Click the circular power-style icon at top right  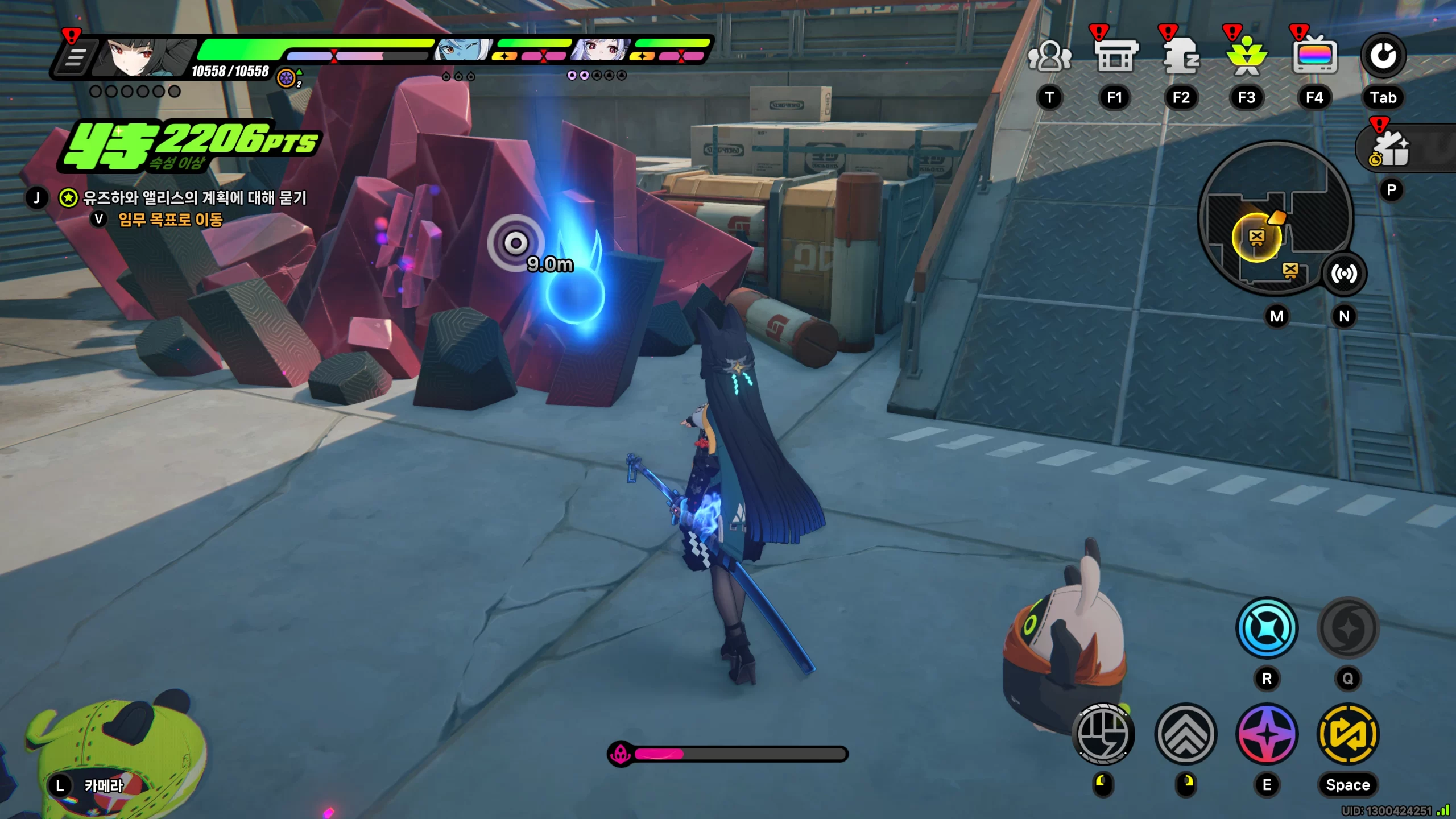tap(1383, 56)
